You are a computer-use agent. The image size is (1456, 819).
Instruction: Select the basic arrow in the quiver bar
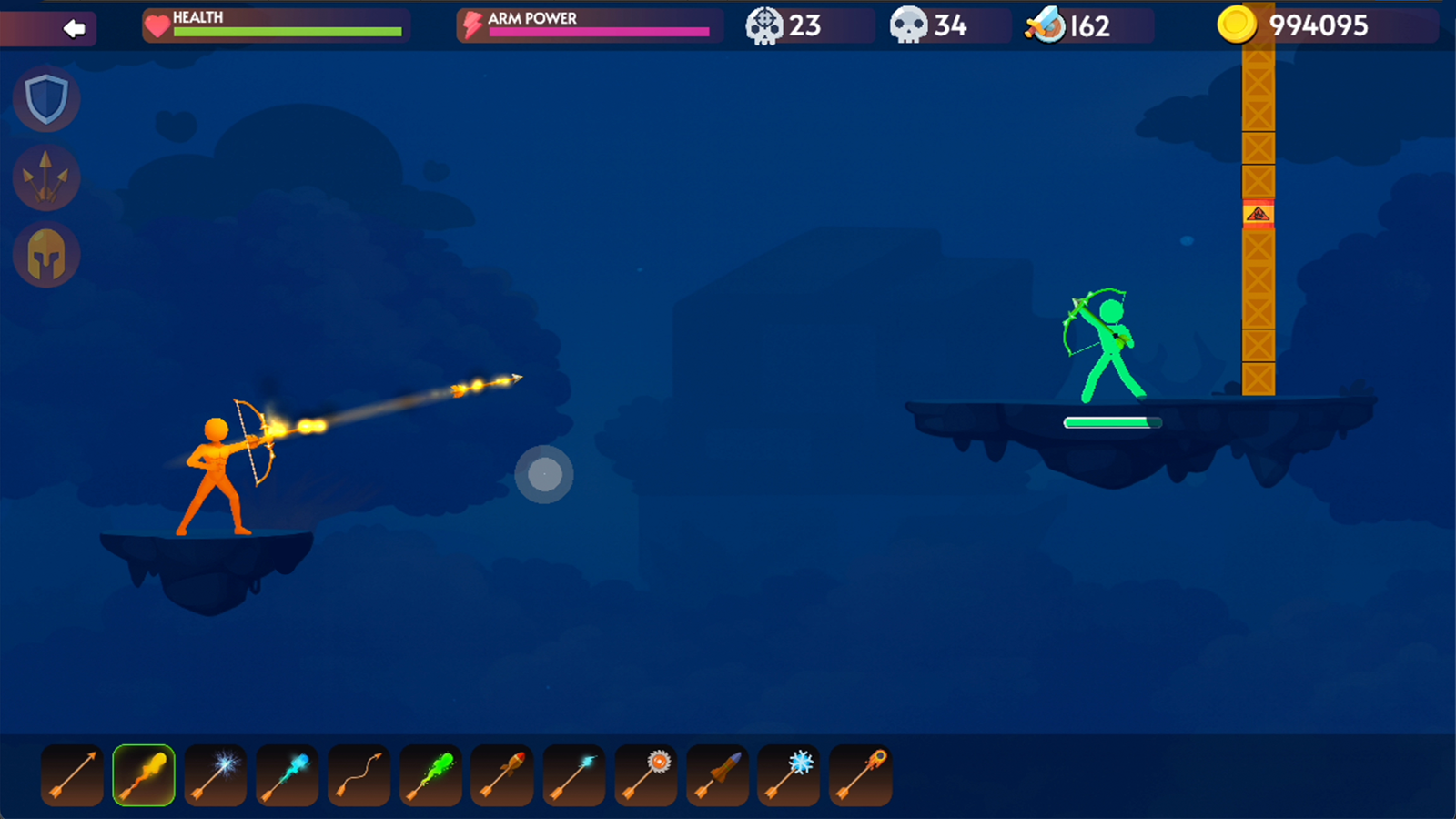pyautogui.click(x=72, y=775)
